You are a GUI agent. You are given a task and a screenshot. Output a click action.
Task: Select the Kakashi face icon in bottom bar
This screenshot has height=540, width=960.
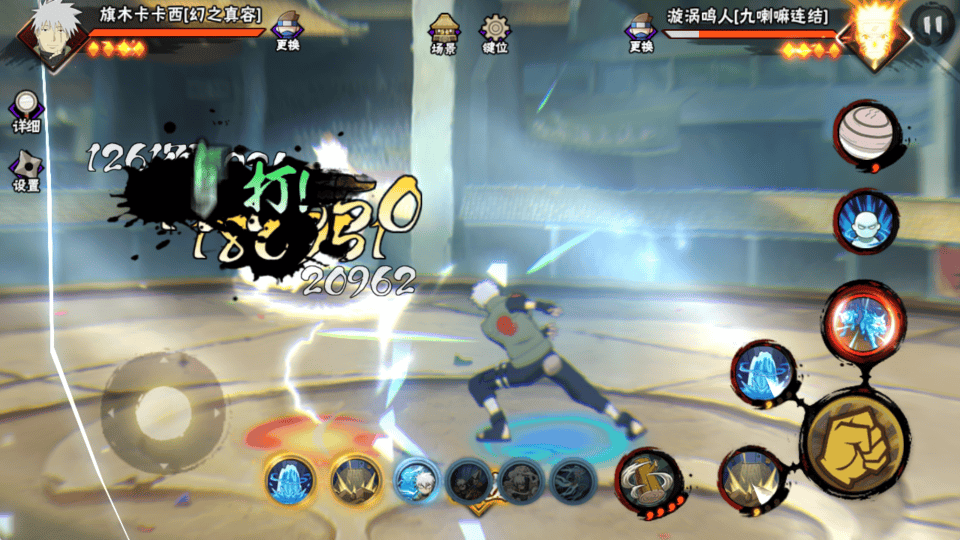point(415,480)
